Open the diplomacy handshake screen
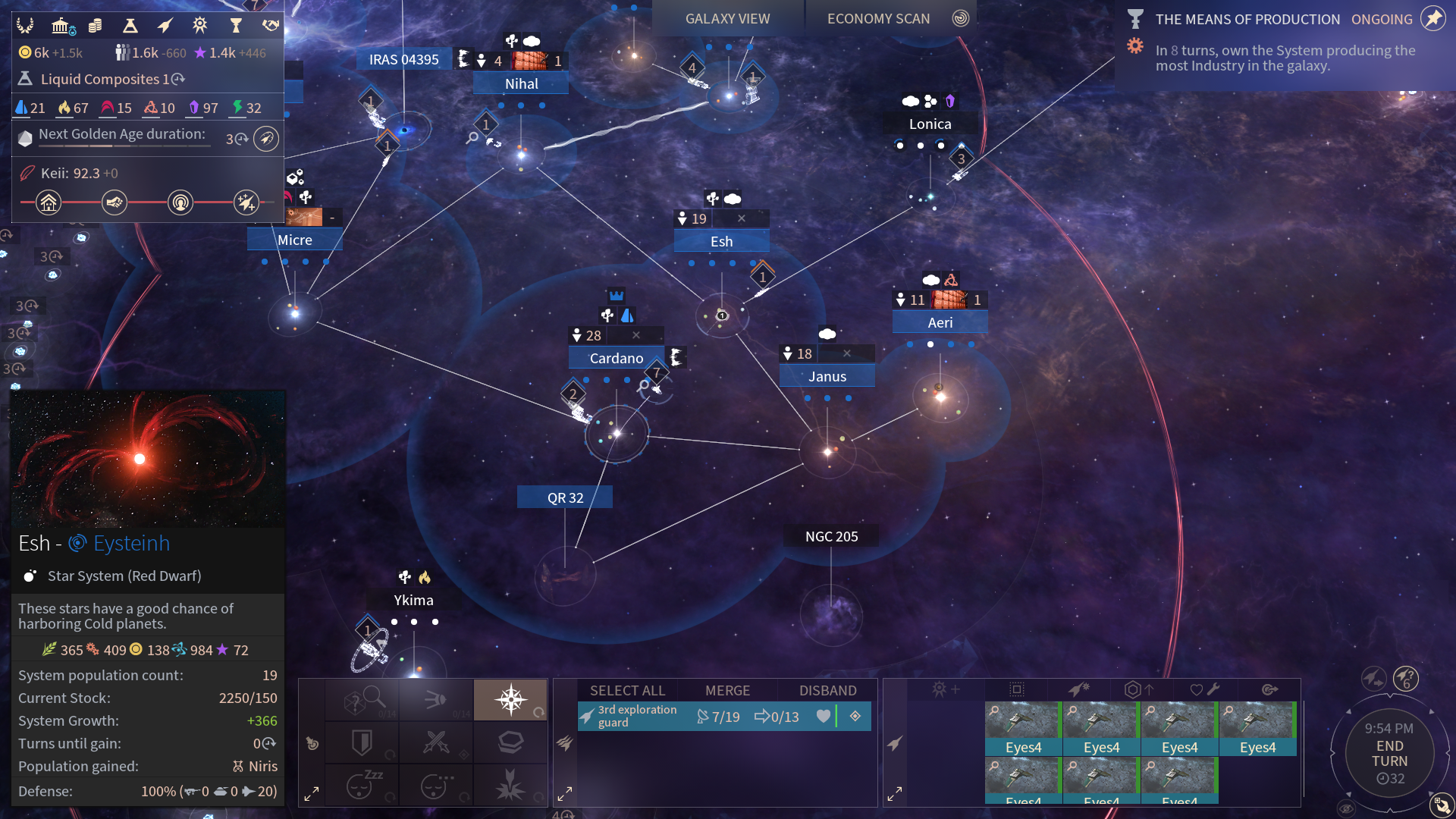 click(x=271, y=26)
